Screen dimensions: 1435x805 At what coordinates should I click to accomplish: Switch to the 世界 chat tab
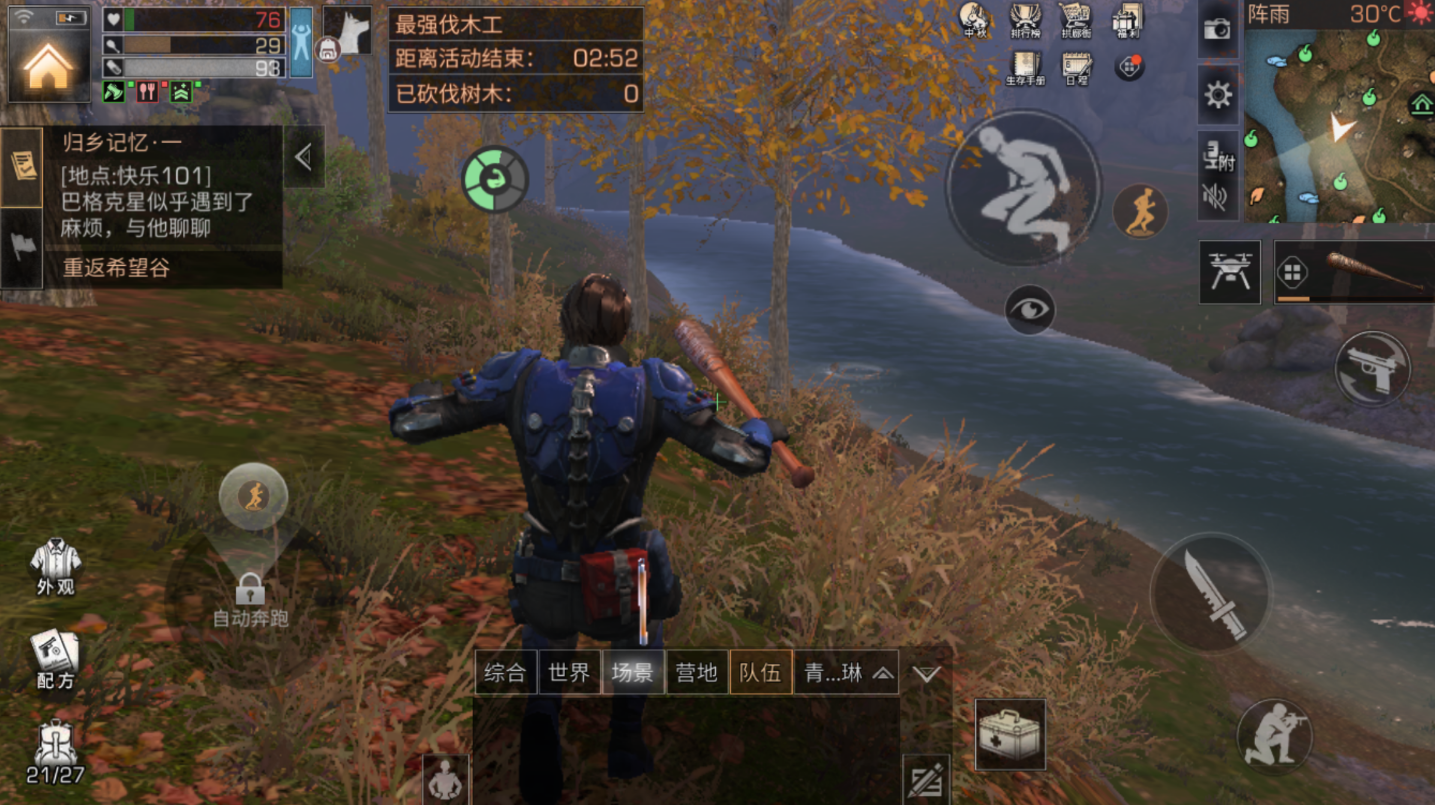click(x=569, y=672)
